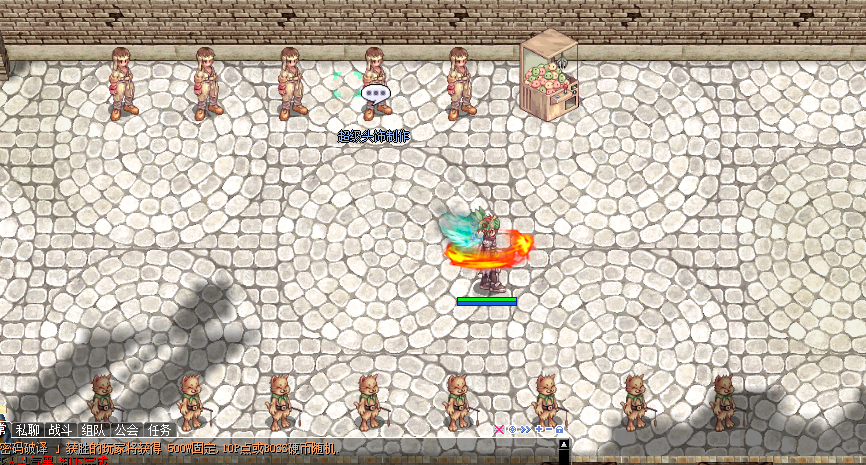Enlarge the chat window with plus
Screen dimensions: 866x465
click(537, 430)
